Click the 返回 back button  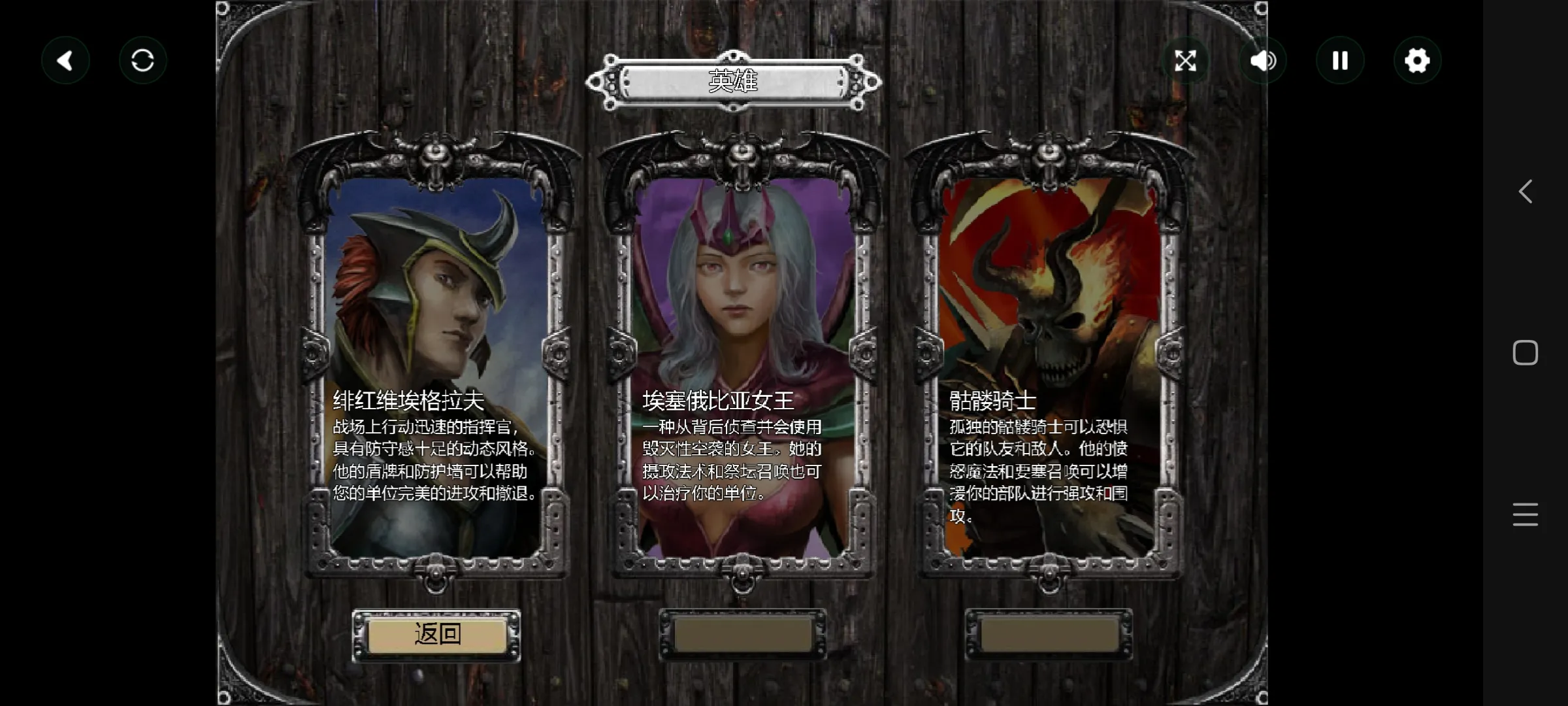436,635
